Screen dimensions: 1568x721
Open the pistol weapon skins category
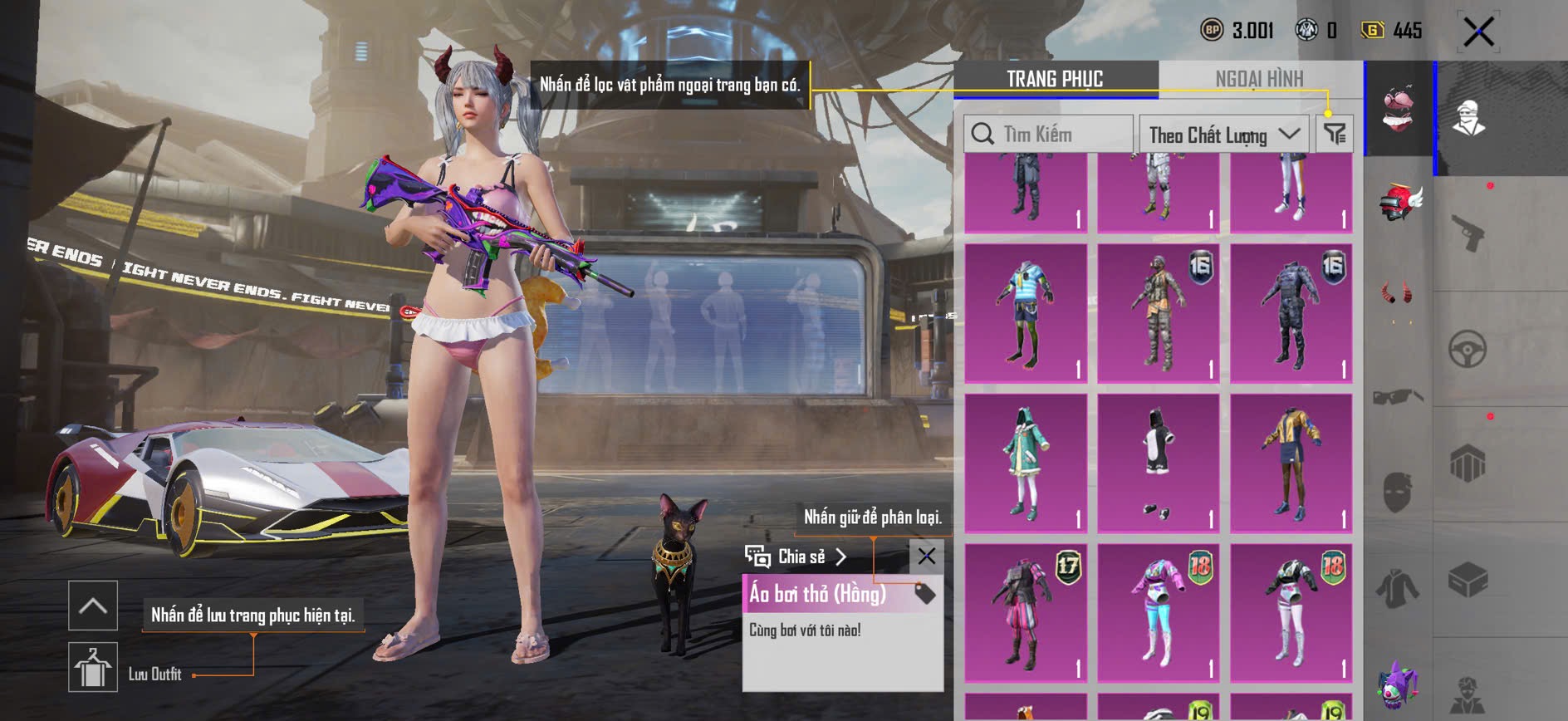click(x=1468, y=233)
